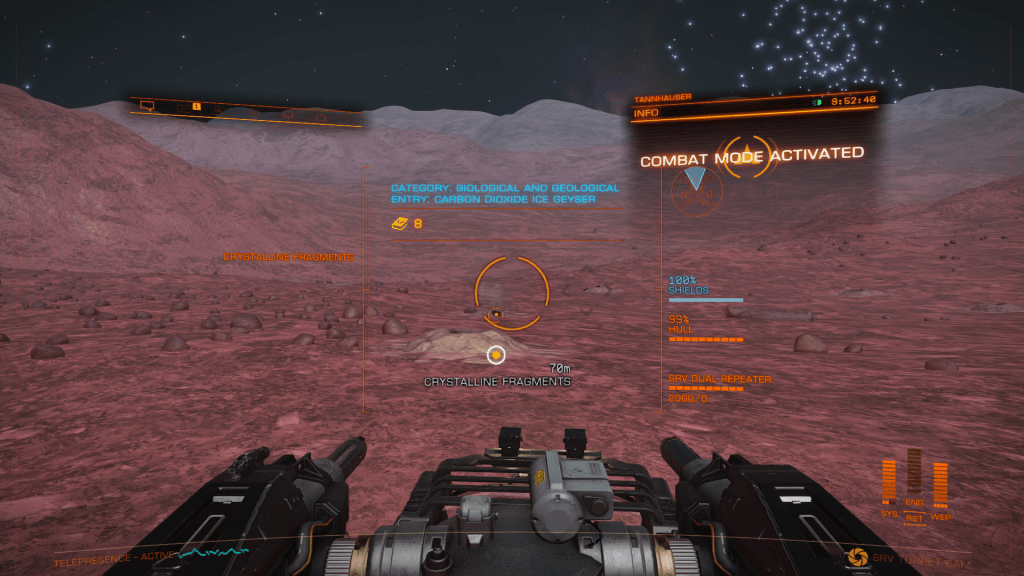
Task: Click the headlights status icon beside the clock
Action: (x=817, y=100)
